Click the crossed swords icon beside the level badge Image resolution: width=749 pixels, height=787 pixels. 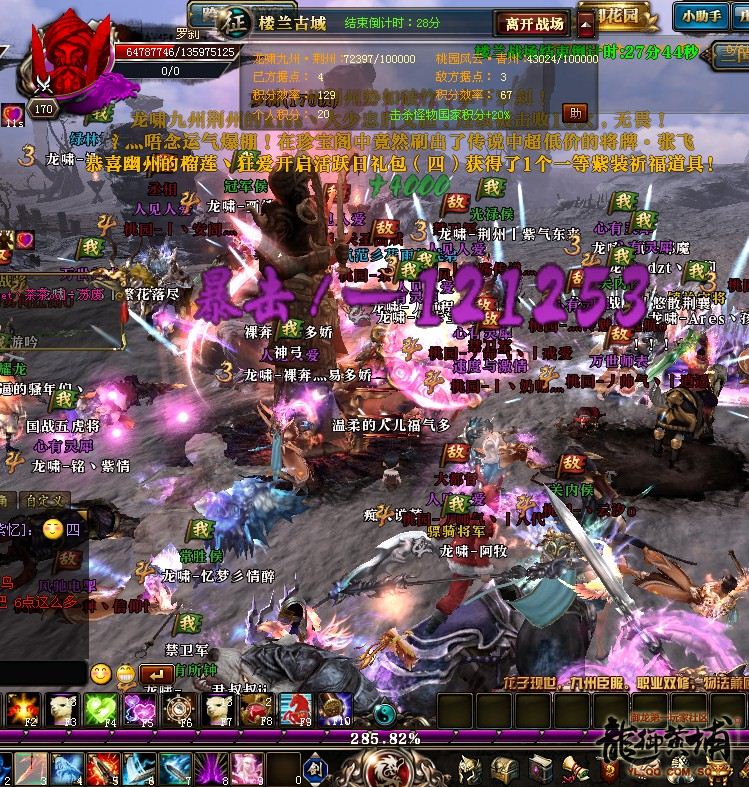(x=42, y=86)
